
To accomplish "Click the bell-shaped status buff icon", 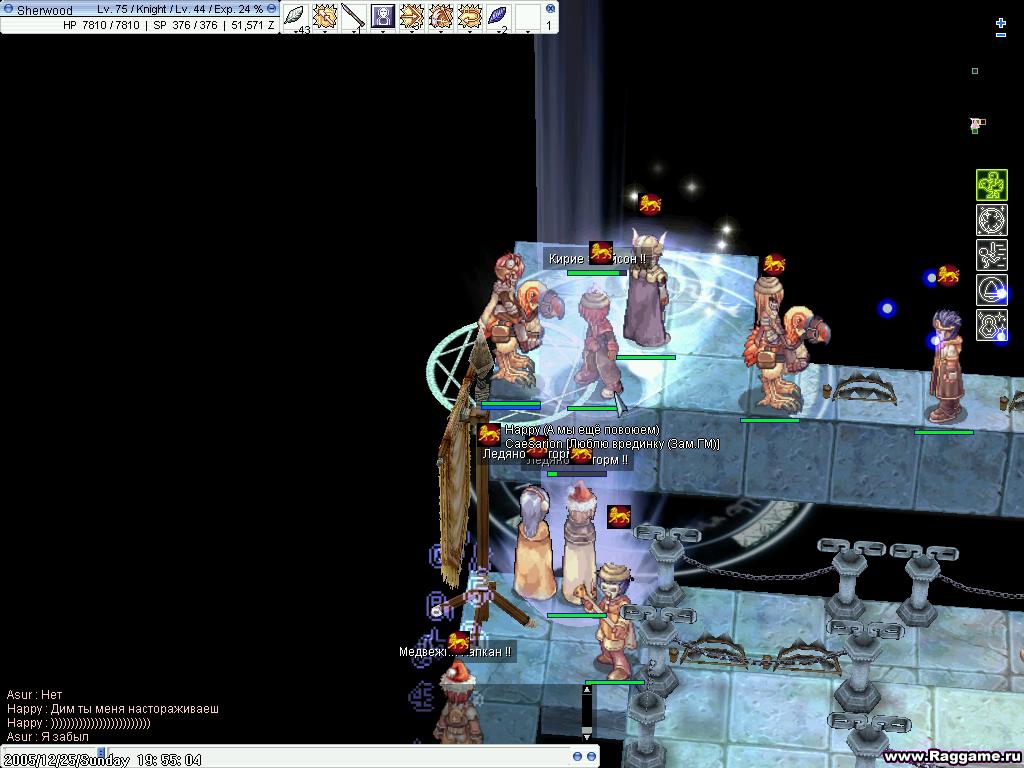I will tap(991, 290).
